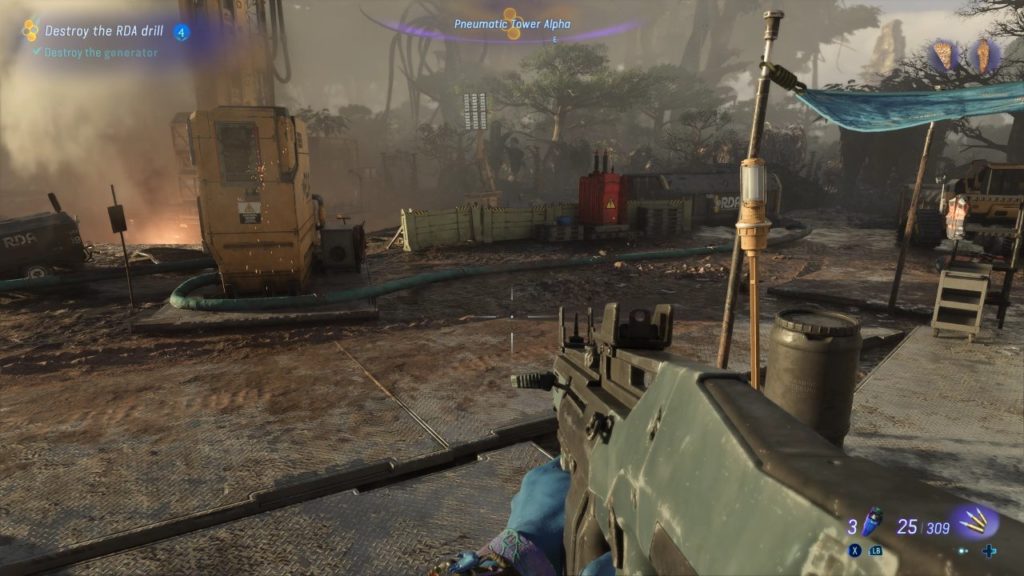This screenshot has width=1024, height=576.
Task: Click the Pneumatic Tower Alpha compass marker
Action: [x=512, y=24]
